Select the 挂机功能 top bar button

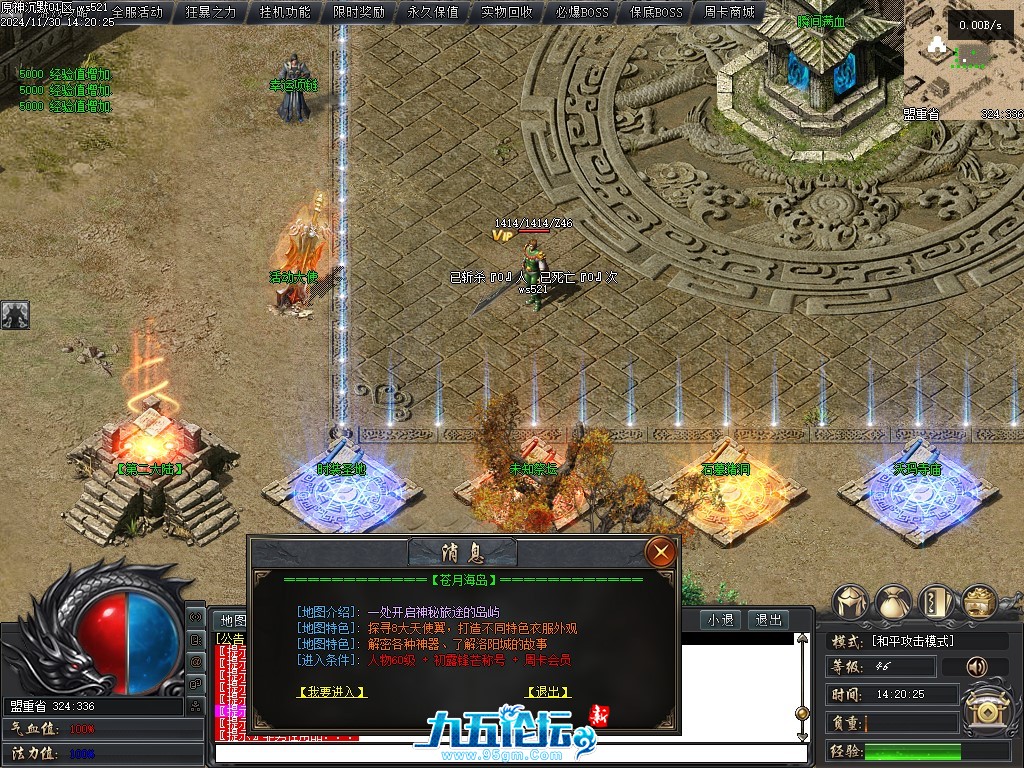pyautogui.click(x=285, y=13)
